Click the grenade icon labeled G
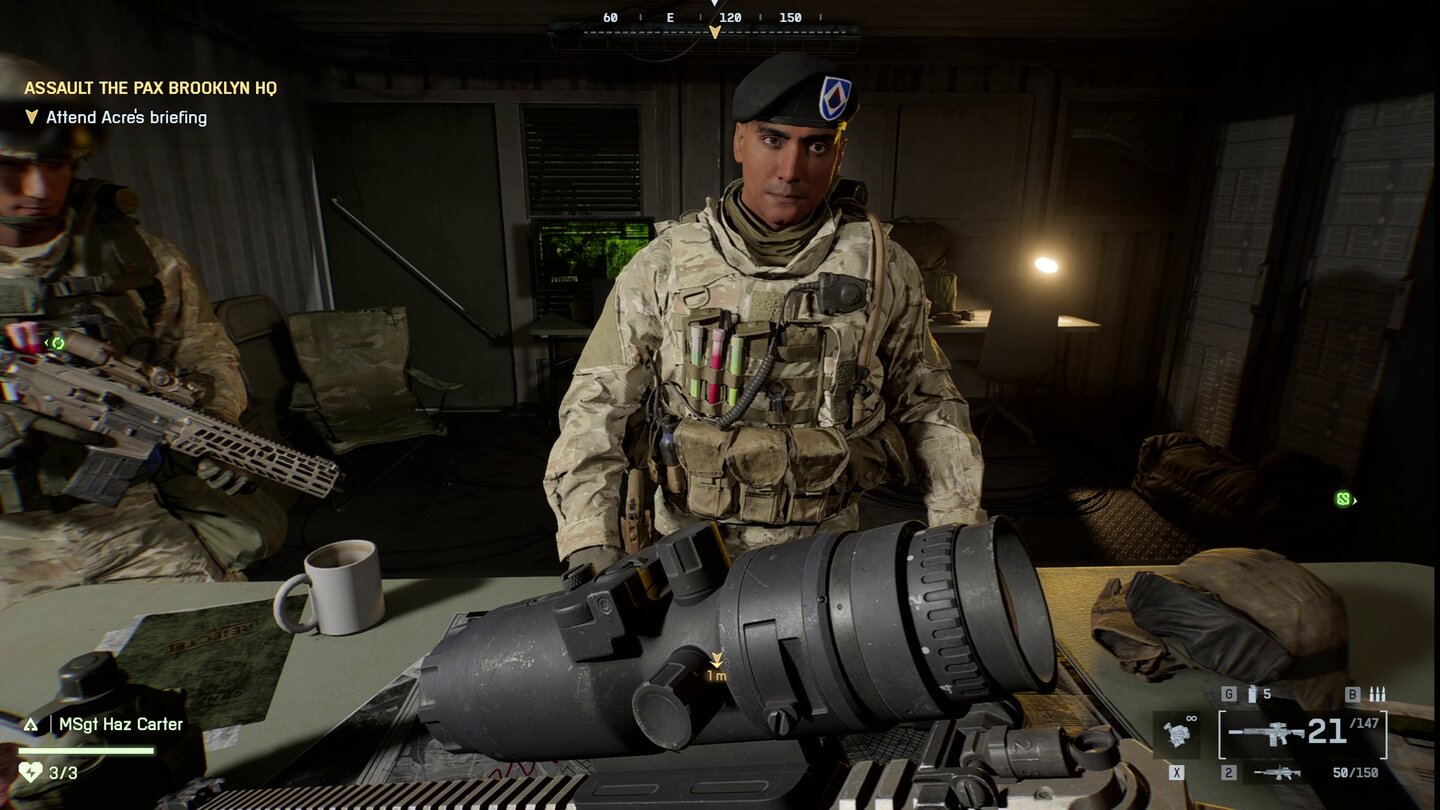 click(x=1252, y=694)
